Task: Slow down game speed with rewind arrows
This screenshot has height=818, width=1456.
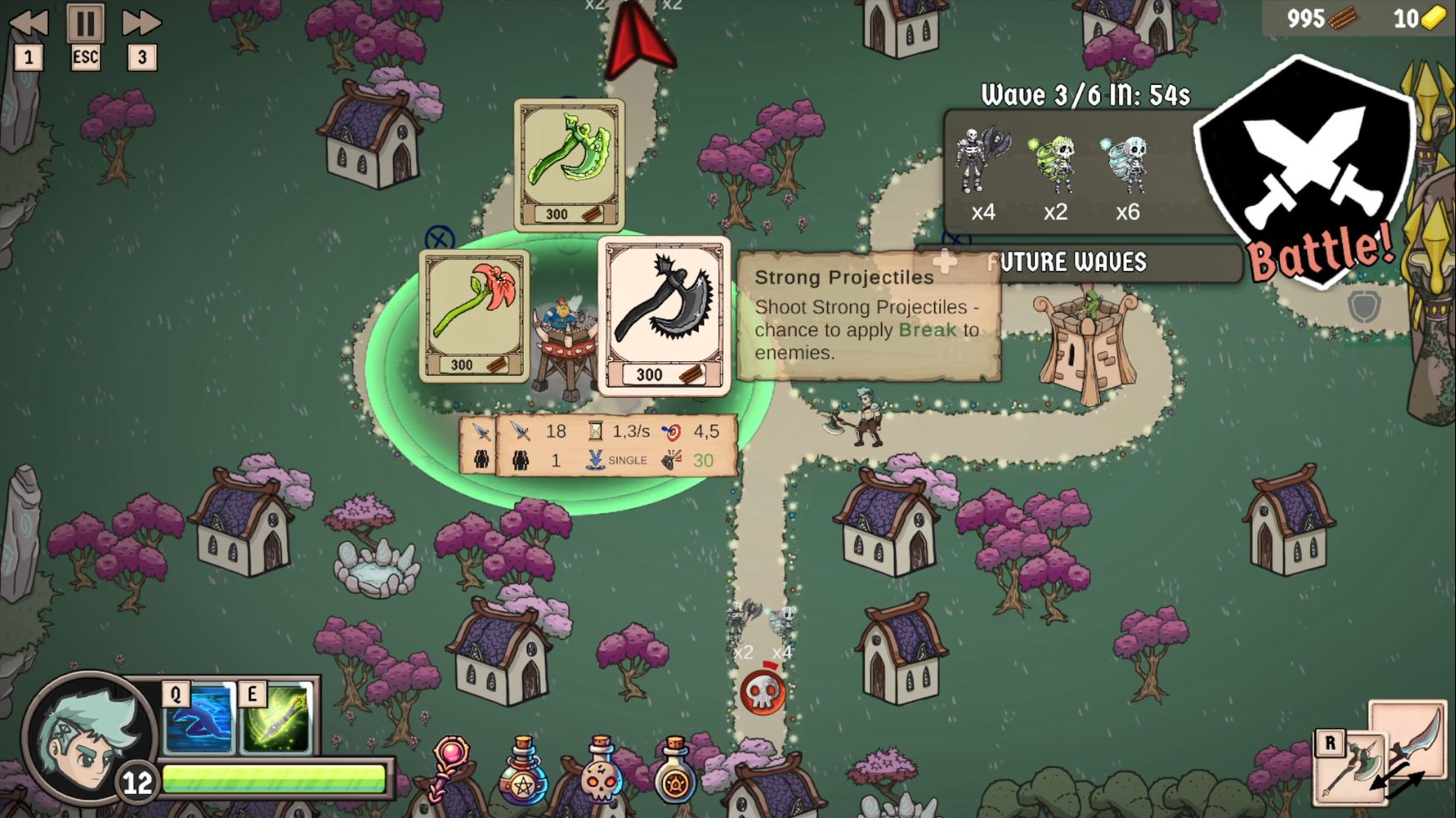Action: click(28, 23)
